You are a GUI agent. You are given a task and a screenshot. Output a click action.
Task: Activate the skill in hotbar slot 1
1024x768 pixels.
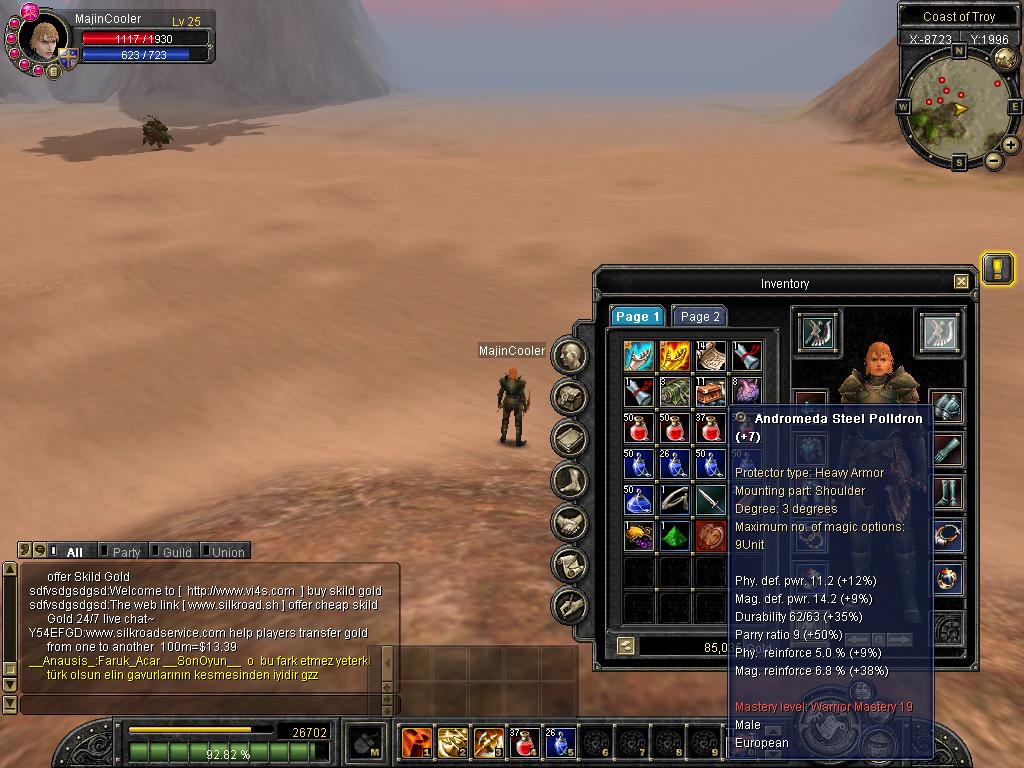[x=416, y=743]
